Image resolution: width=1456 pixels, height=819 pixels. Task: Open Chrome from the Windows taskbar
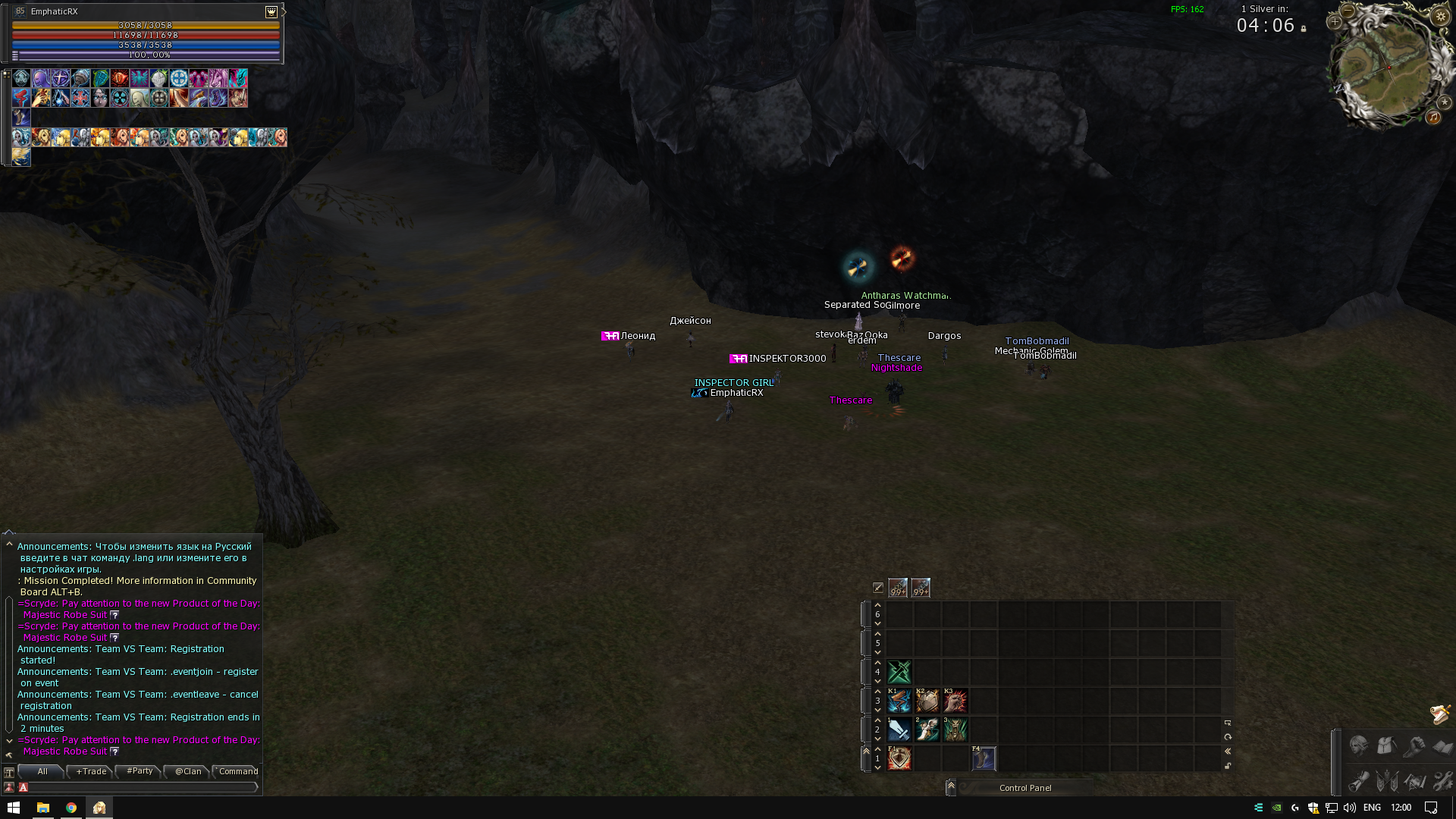pos(71,808)
